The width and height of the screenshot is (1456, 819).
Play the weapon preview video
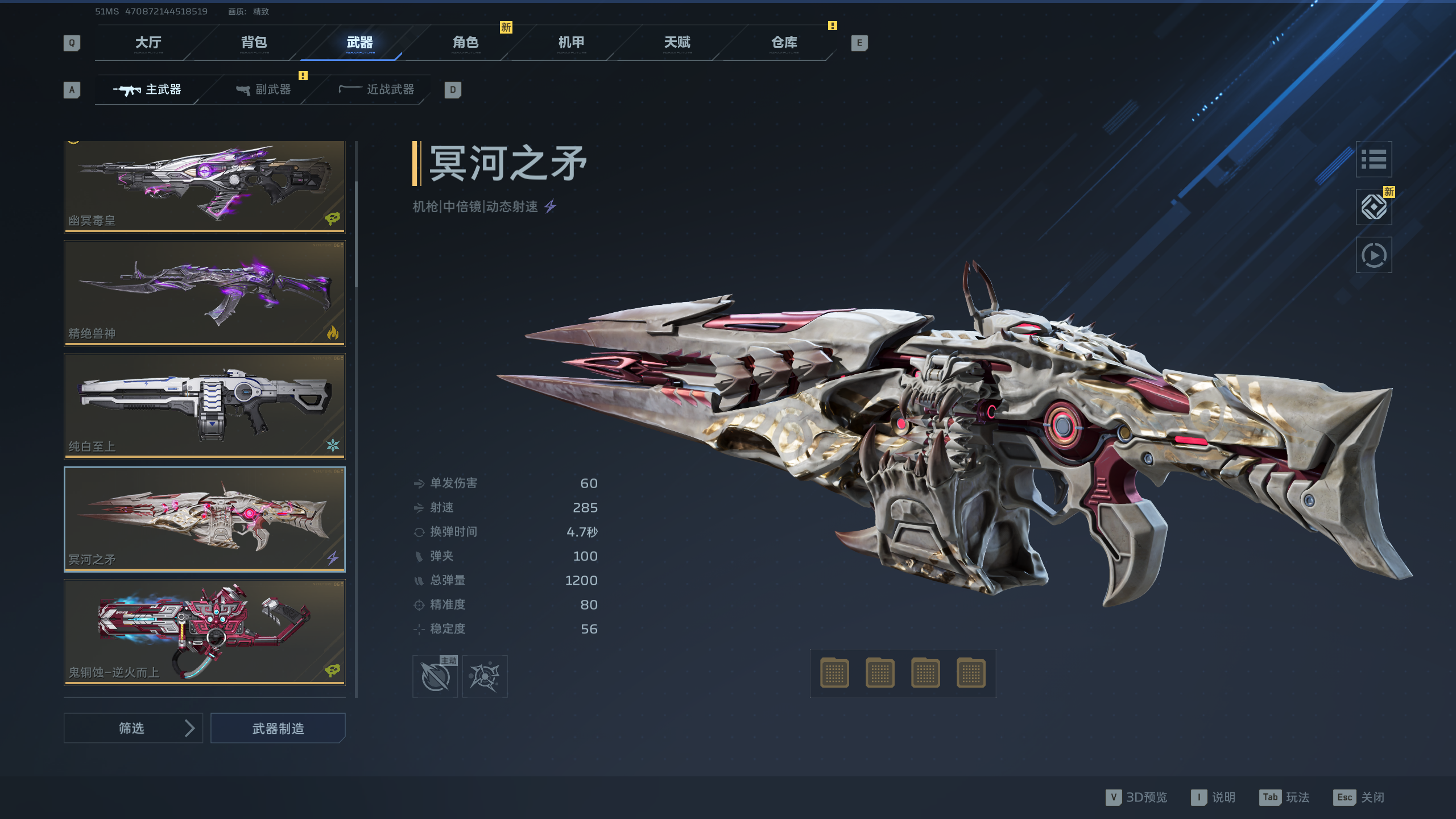tap(1374, 255)
